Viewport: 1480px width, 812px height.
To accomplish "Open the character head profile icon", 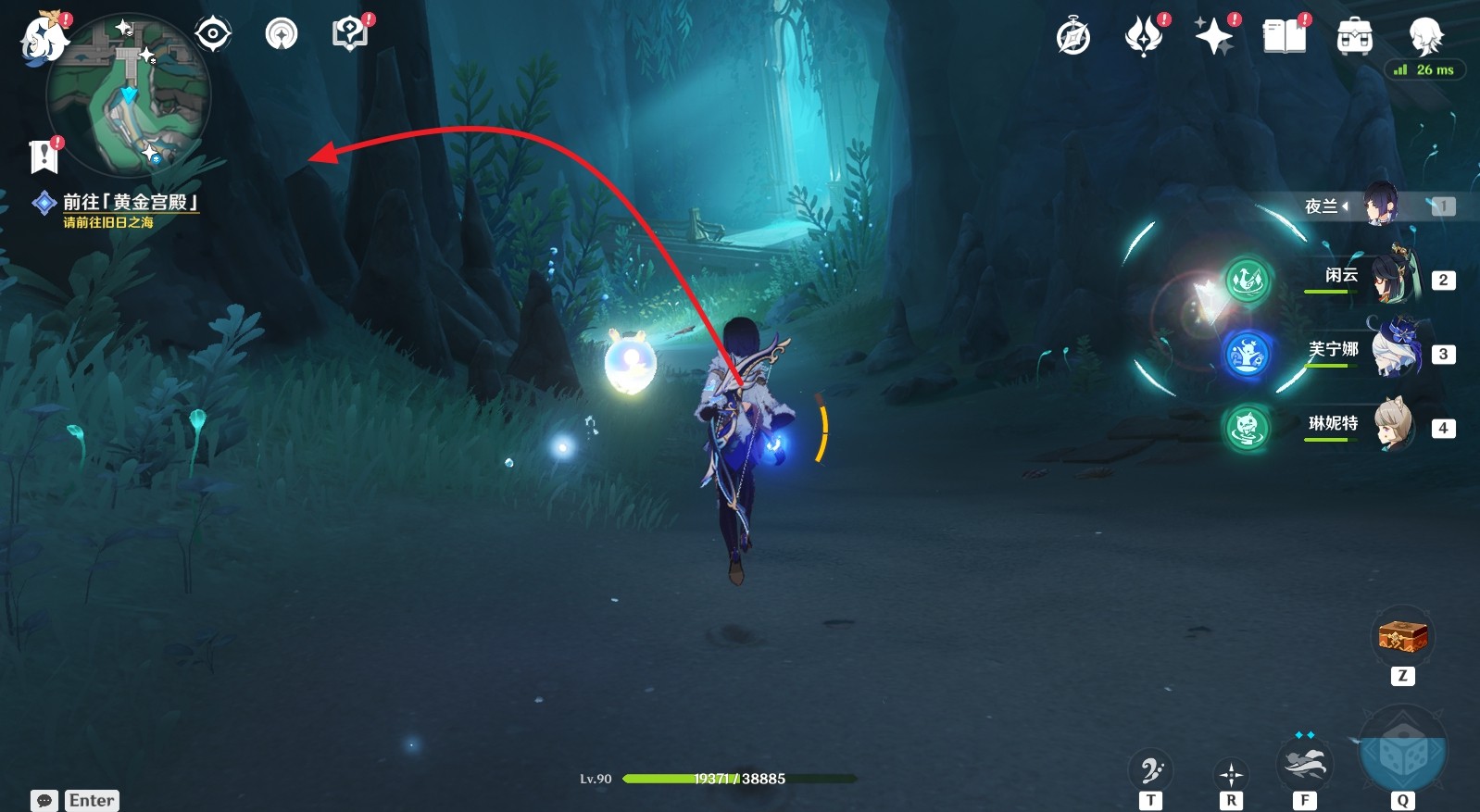I will (1424, 37).
